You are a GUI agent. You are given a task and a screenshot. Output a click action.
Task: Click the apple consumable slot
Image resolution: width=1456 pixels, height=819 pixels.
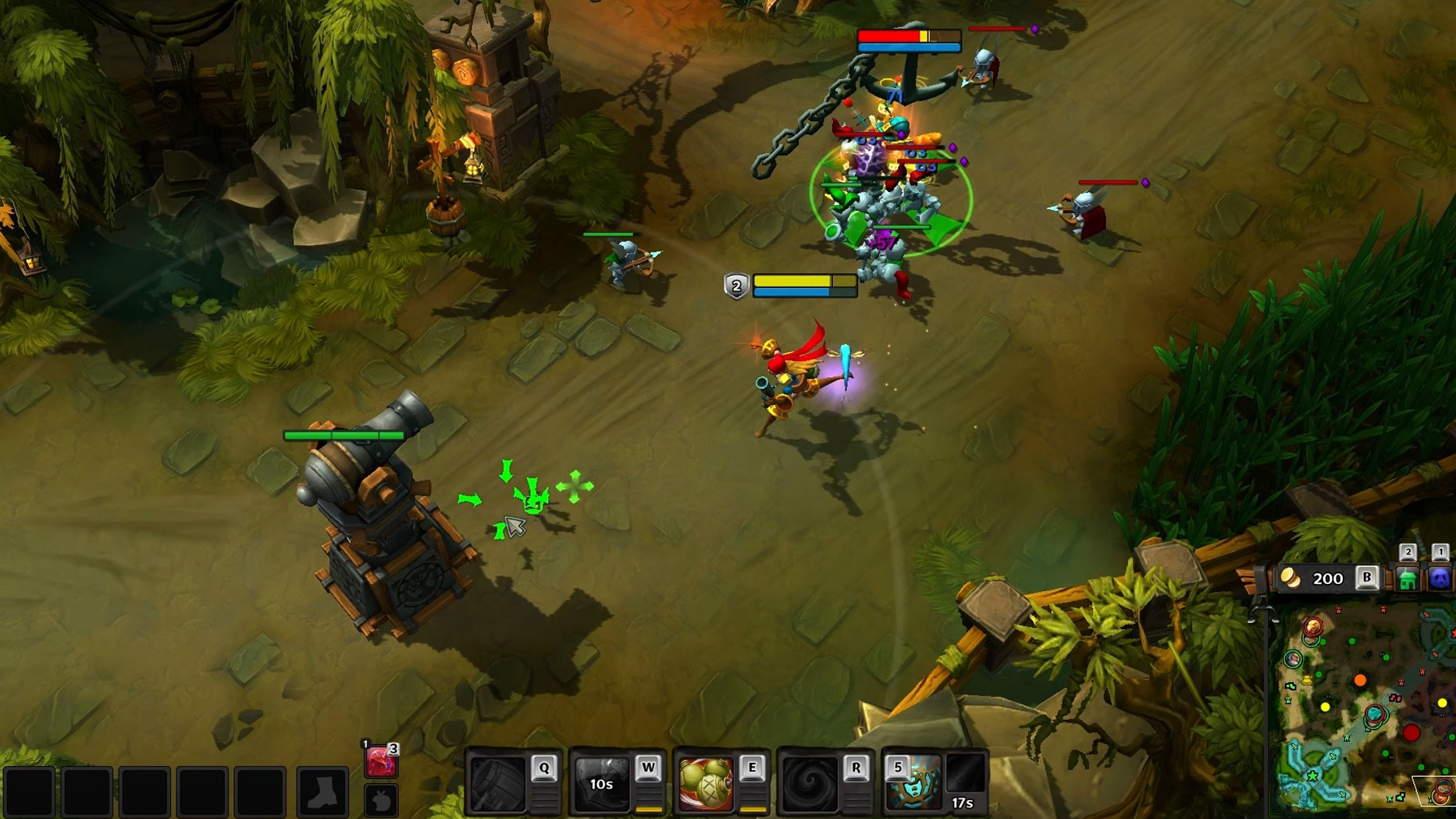(381, 800)
